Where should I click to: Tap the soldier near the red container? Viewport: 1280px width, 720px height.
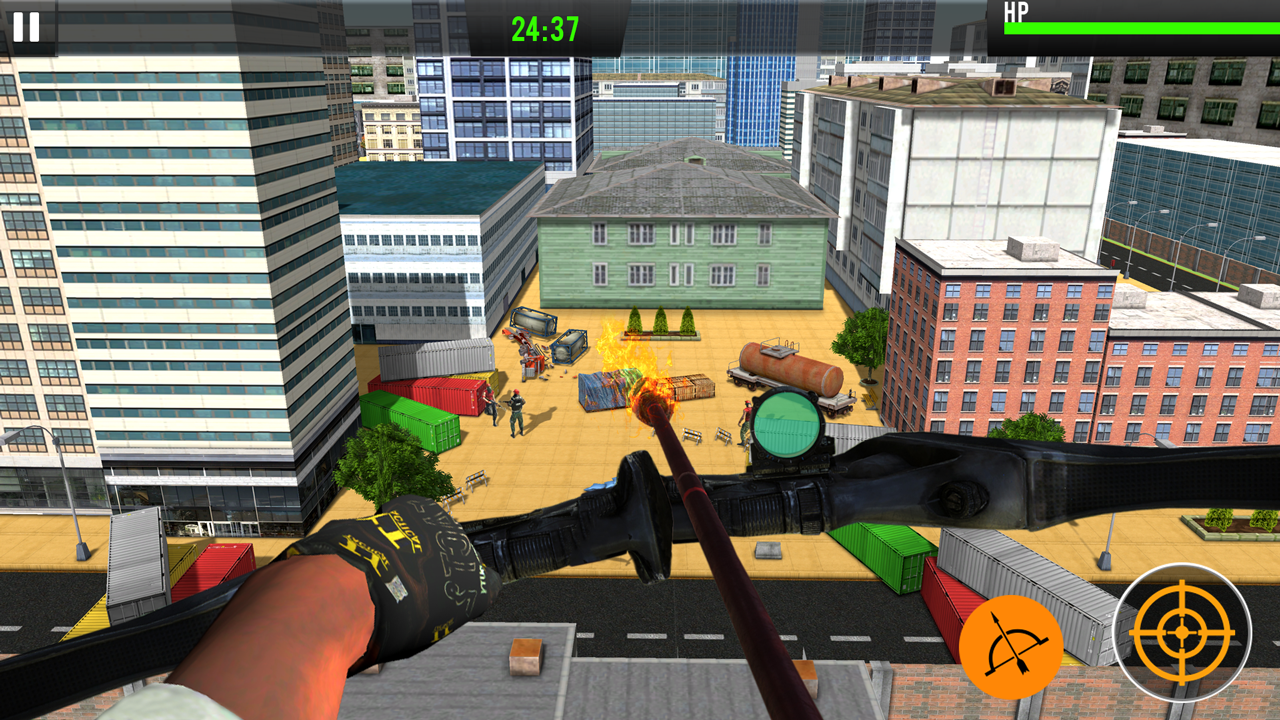point(489,403)
